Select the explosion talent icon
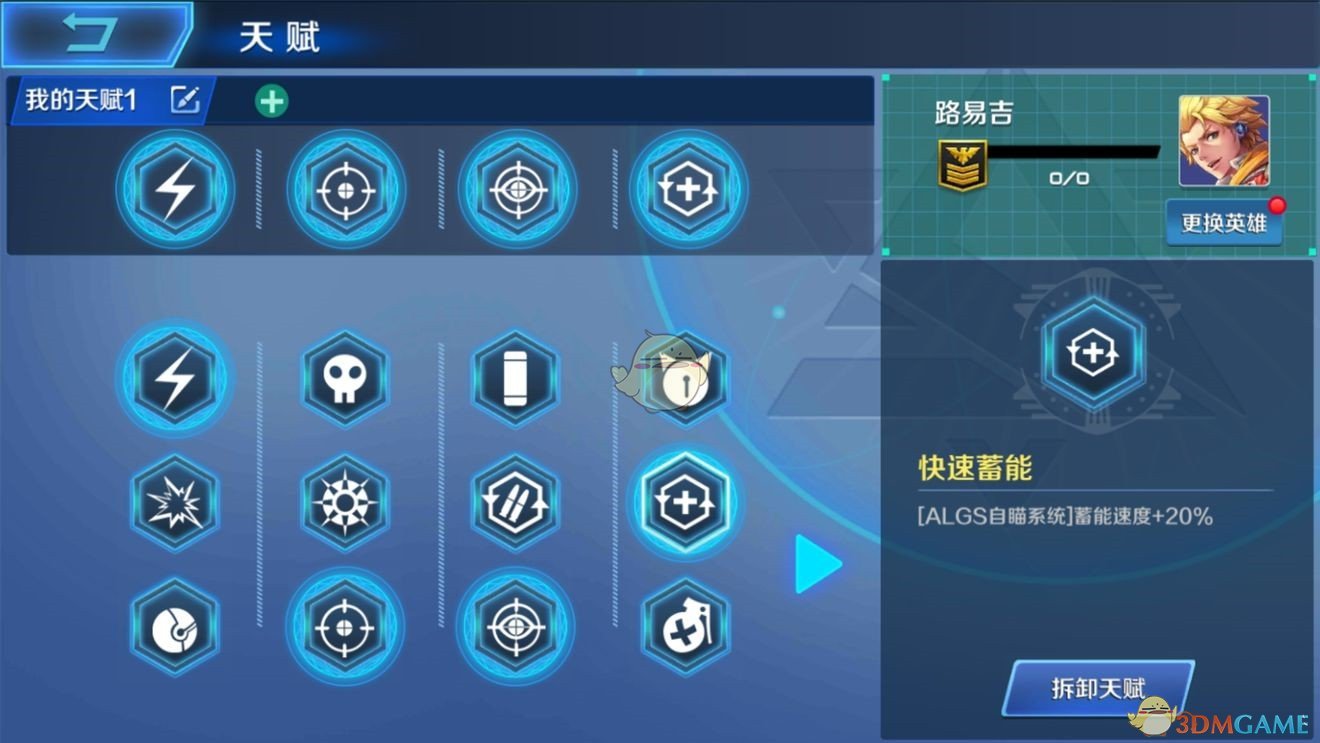Image resolution: width=1320 pixels, height=743 pixels. (x=175, y=503)
